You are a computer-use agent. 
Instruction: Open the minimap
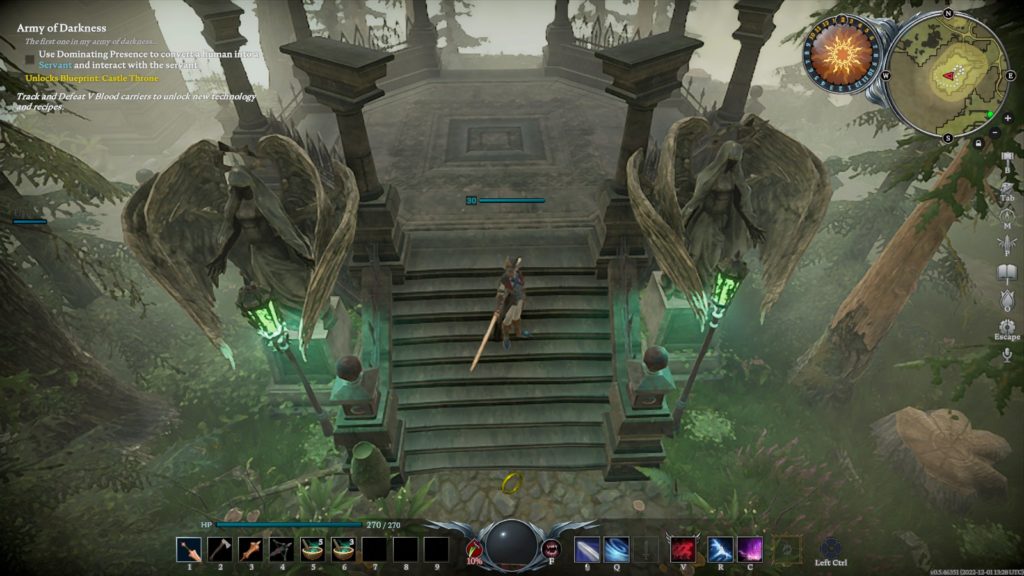(946, 73)
